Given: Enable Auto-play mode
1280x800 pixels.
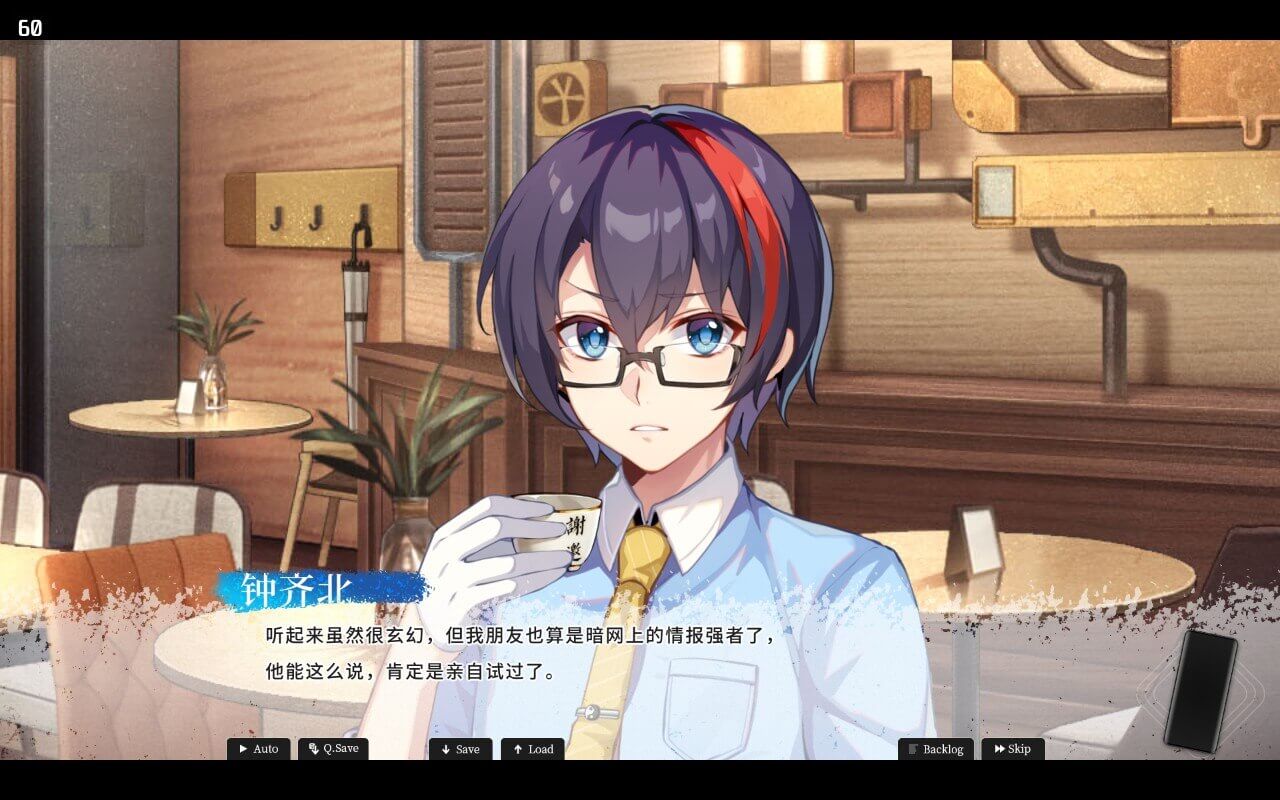Looking at the screenshot, I should pyautogui.click(x=260, y=748).
